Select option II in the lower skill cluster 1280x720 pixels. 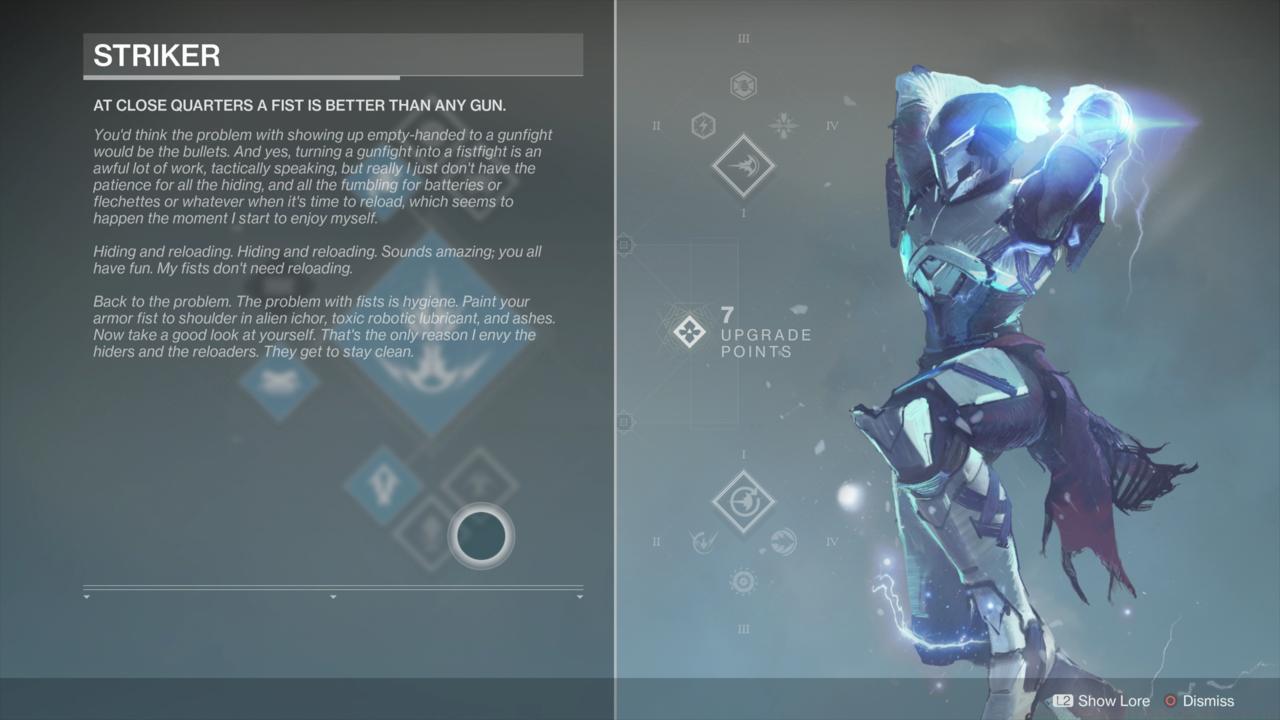click(656, 541)
